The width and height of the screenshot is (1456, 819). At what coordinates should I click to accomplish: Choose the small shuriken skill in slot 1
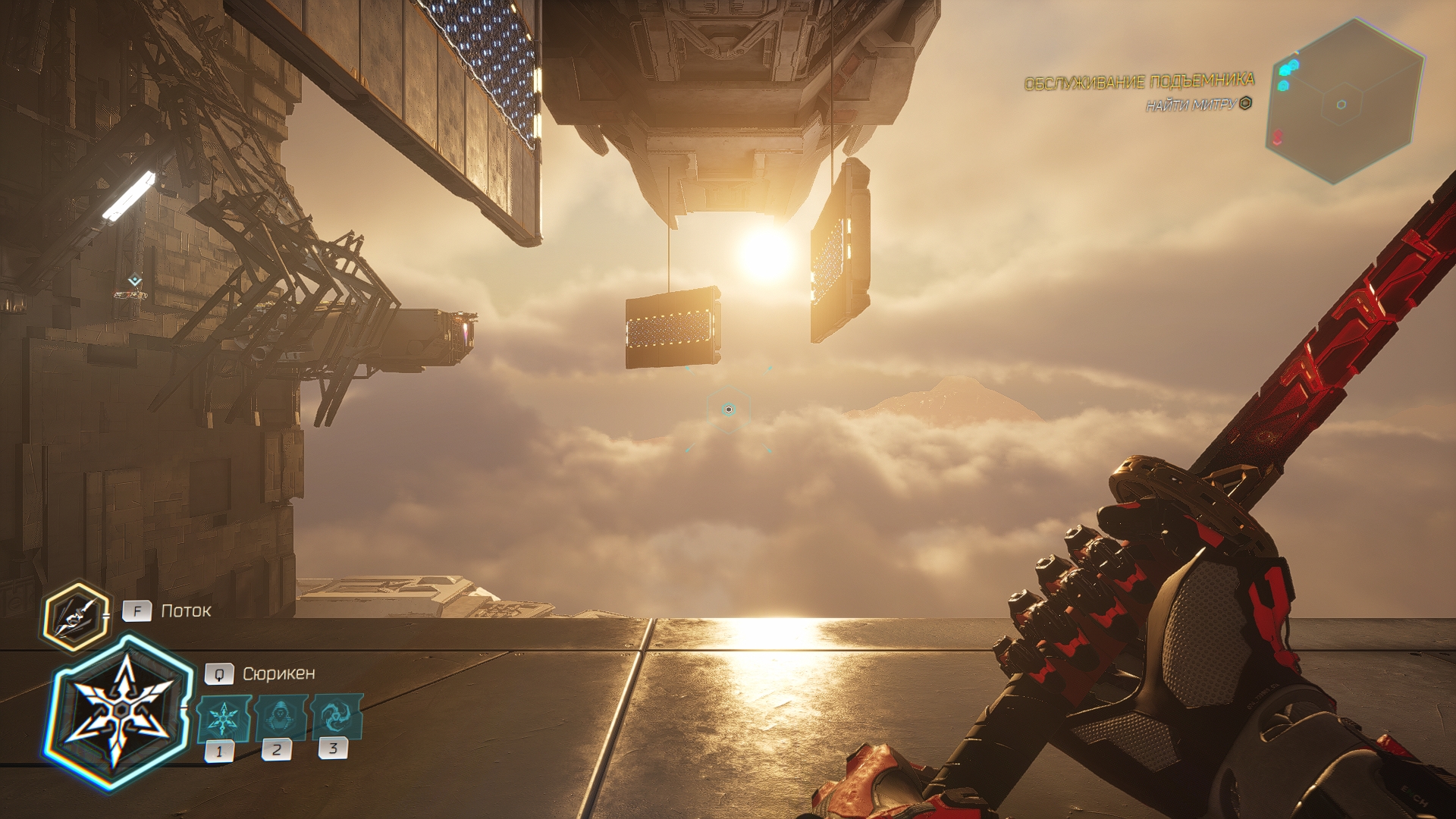223,718
